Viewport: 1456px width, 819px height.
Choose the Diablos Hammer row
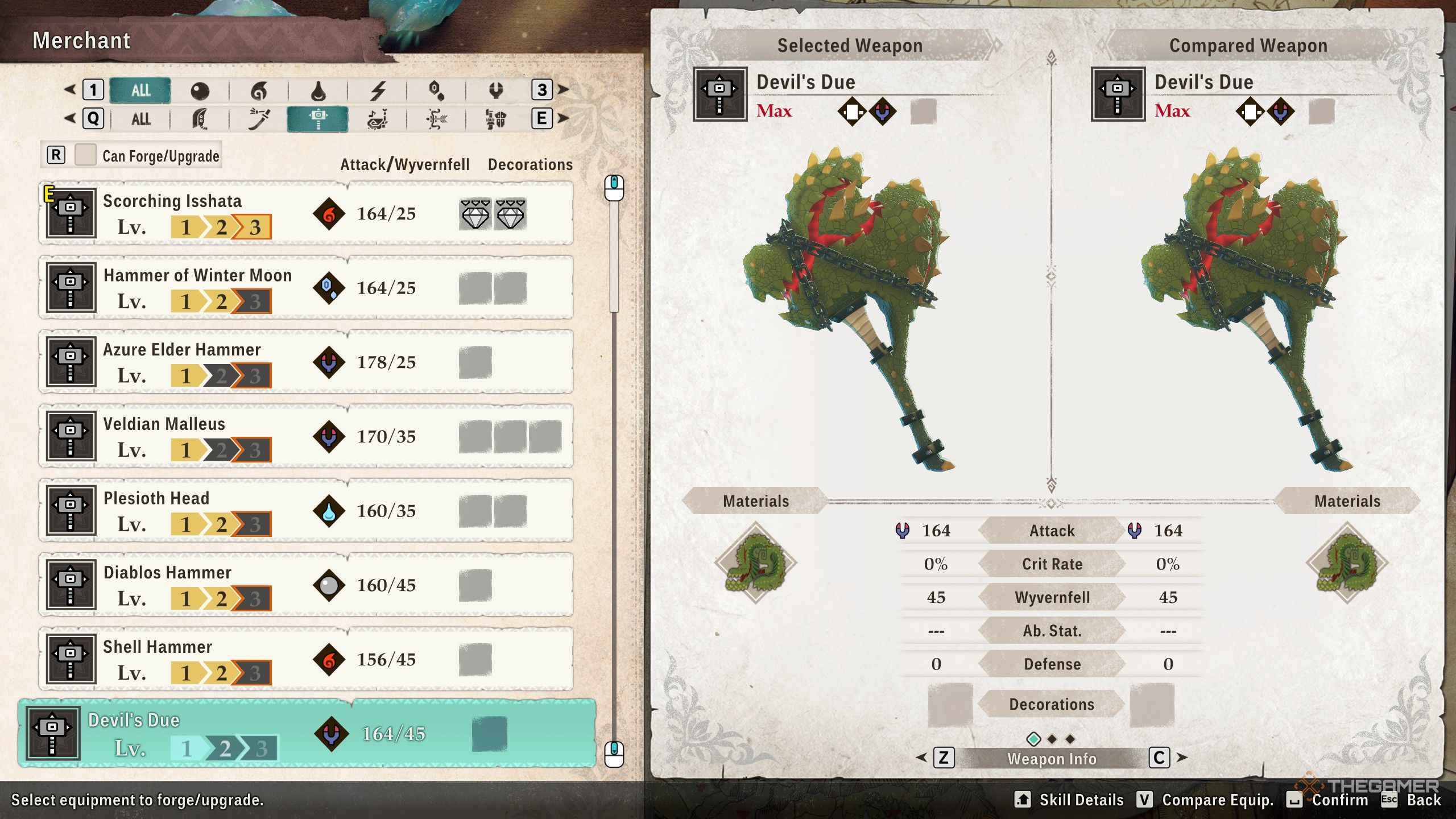[306, 585]
